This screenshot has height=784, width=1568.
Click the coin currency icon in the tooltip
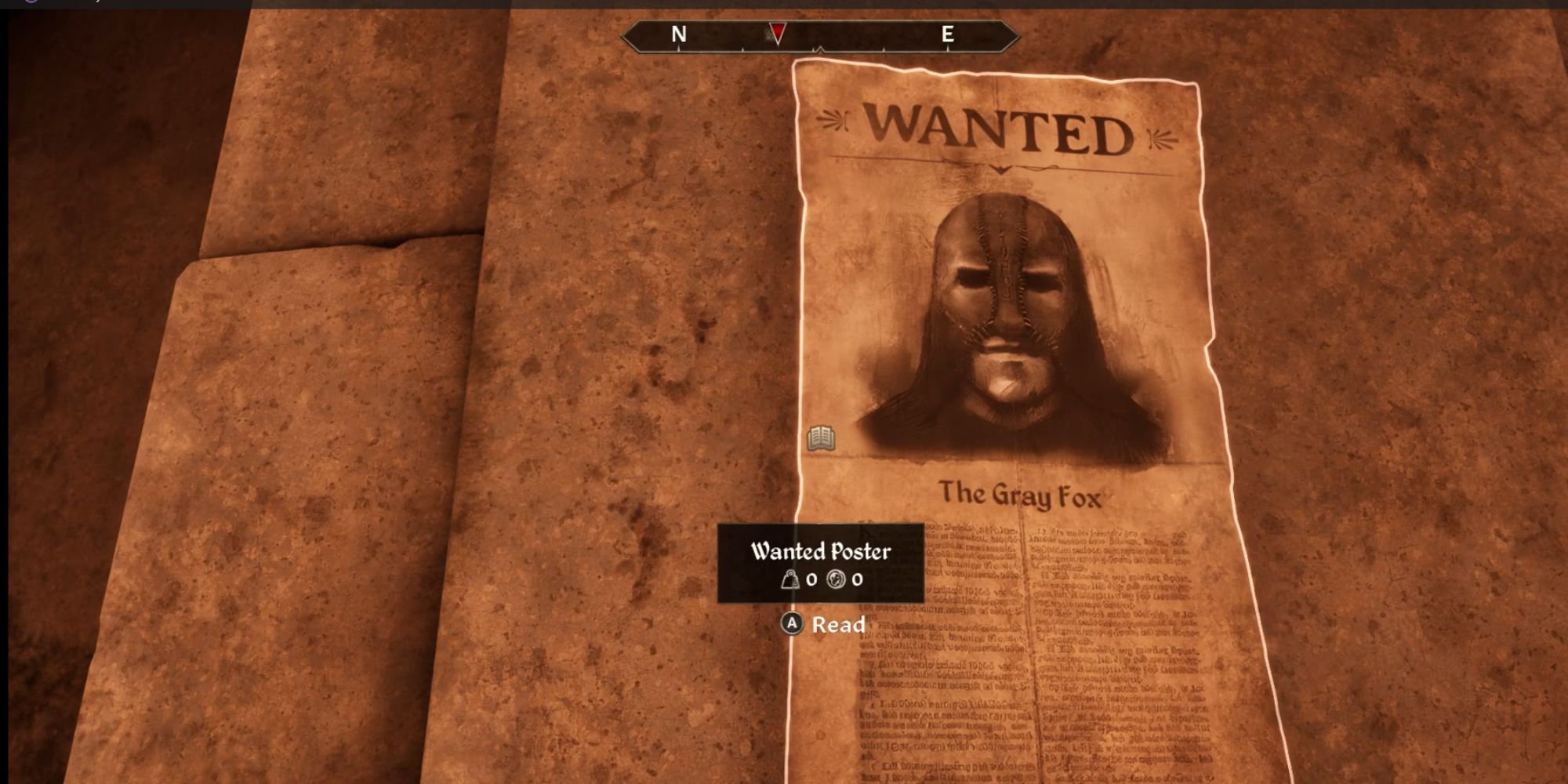click(x=837, y=580)
